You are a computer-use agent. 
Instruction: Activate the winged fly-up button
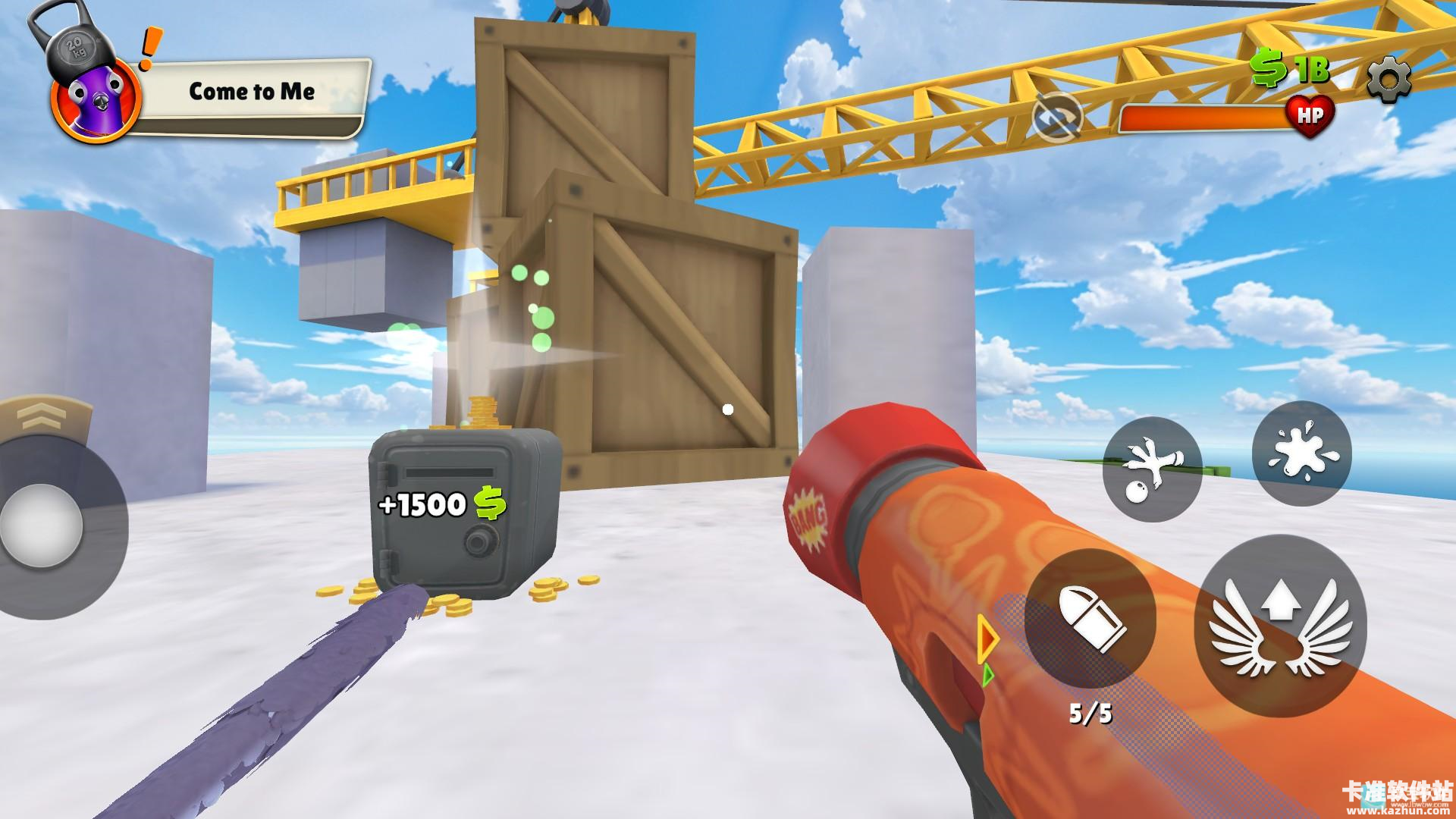tap(1279, 626)
